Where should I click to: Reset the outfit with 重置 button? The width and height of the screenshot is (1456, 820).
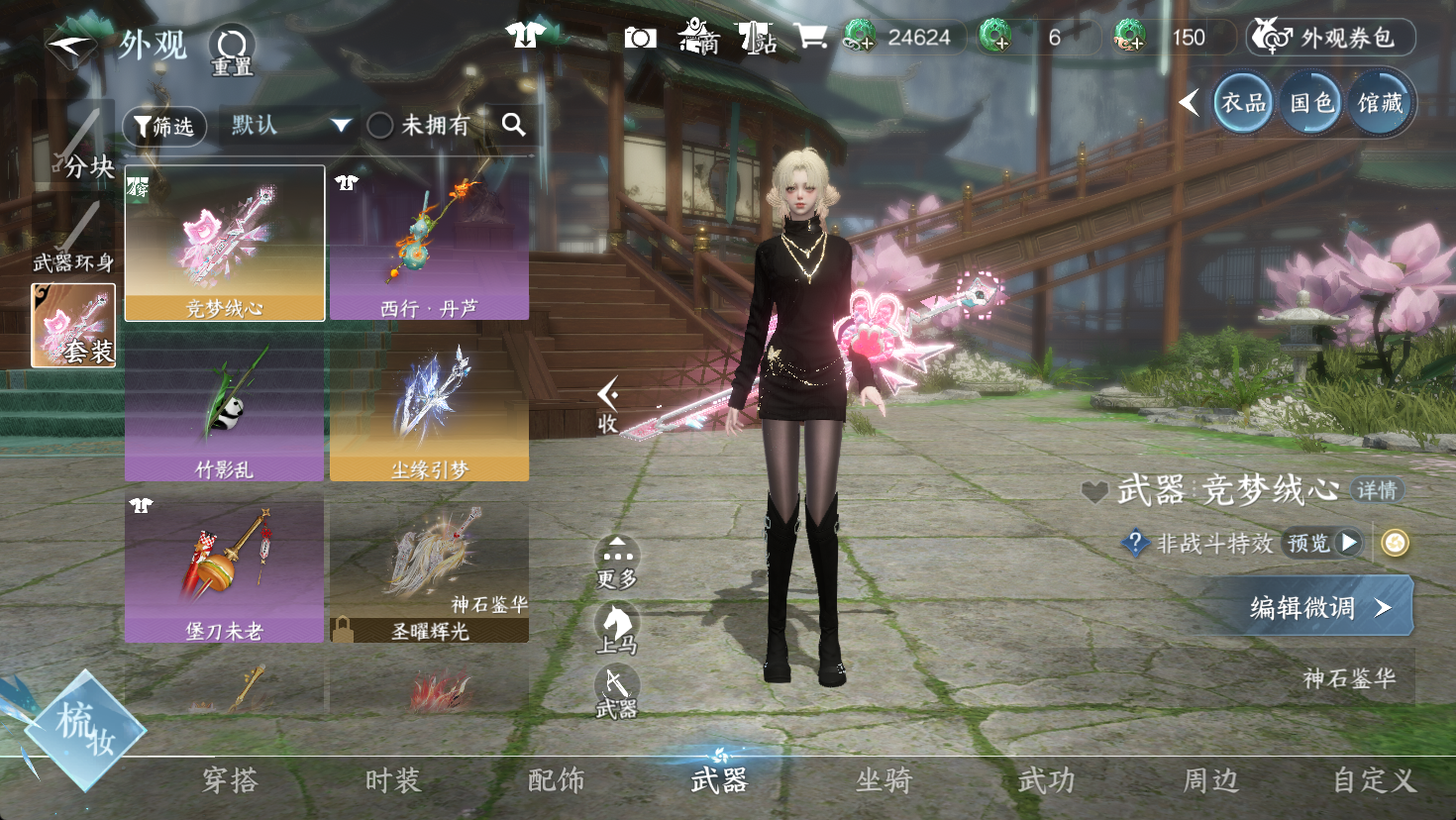[x=232, y=50]
